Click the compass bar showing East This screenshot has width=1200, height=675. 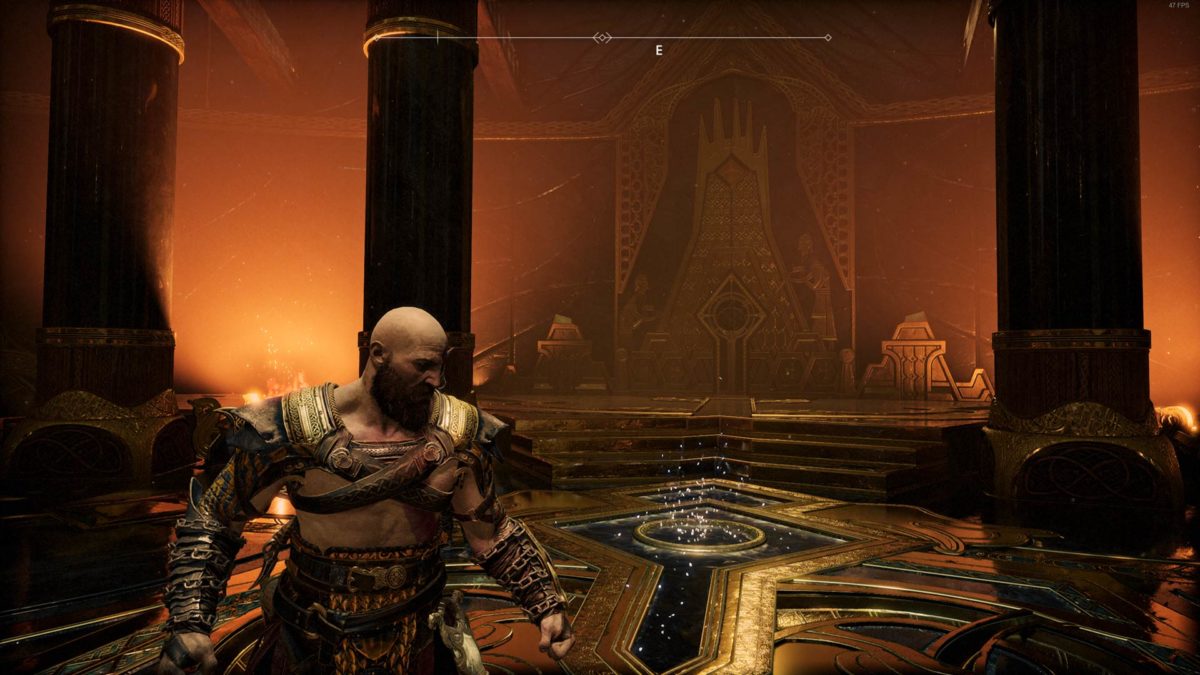click(x=632, y=39)
